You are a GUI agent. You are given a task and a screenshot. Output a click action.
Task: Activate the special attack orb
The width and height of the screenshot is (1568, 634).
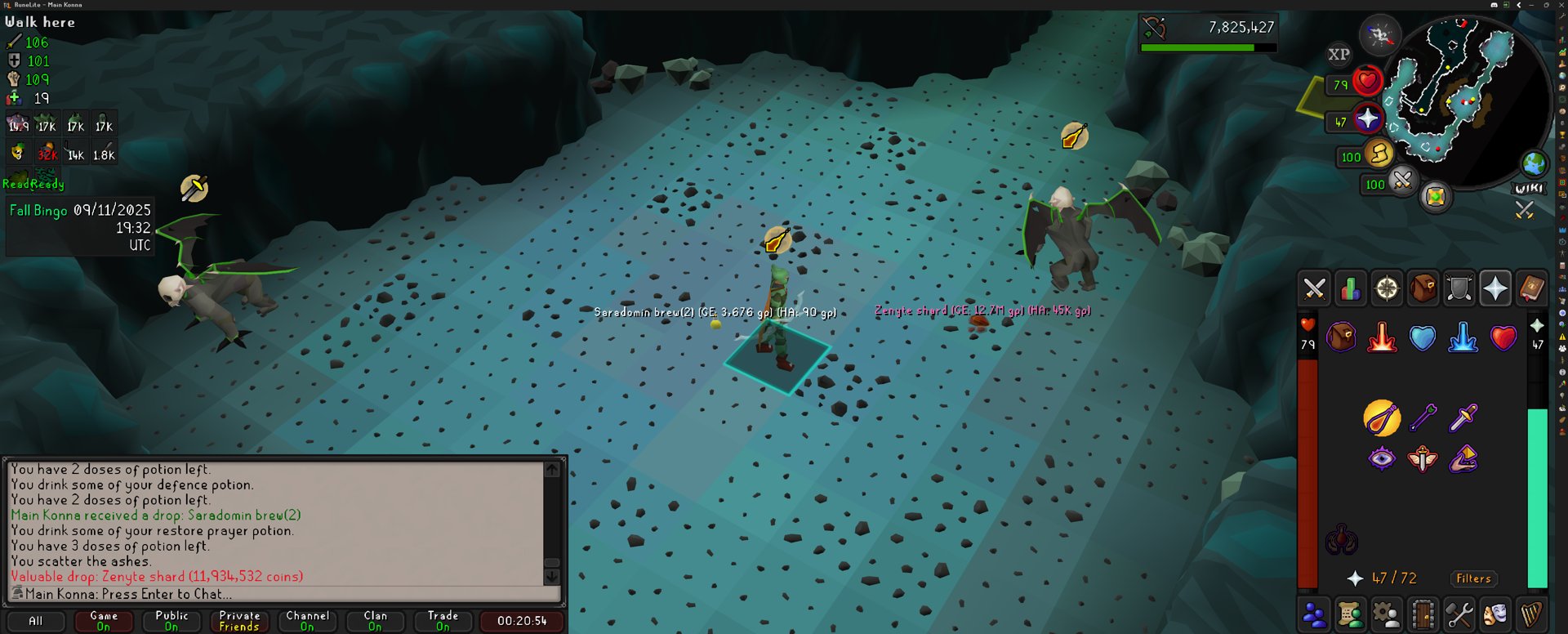click(1402, 180)
